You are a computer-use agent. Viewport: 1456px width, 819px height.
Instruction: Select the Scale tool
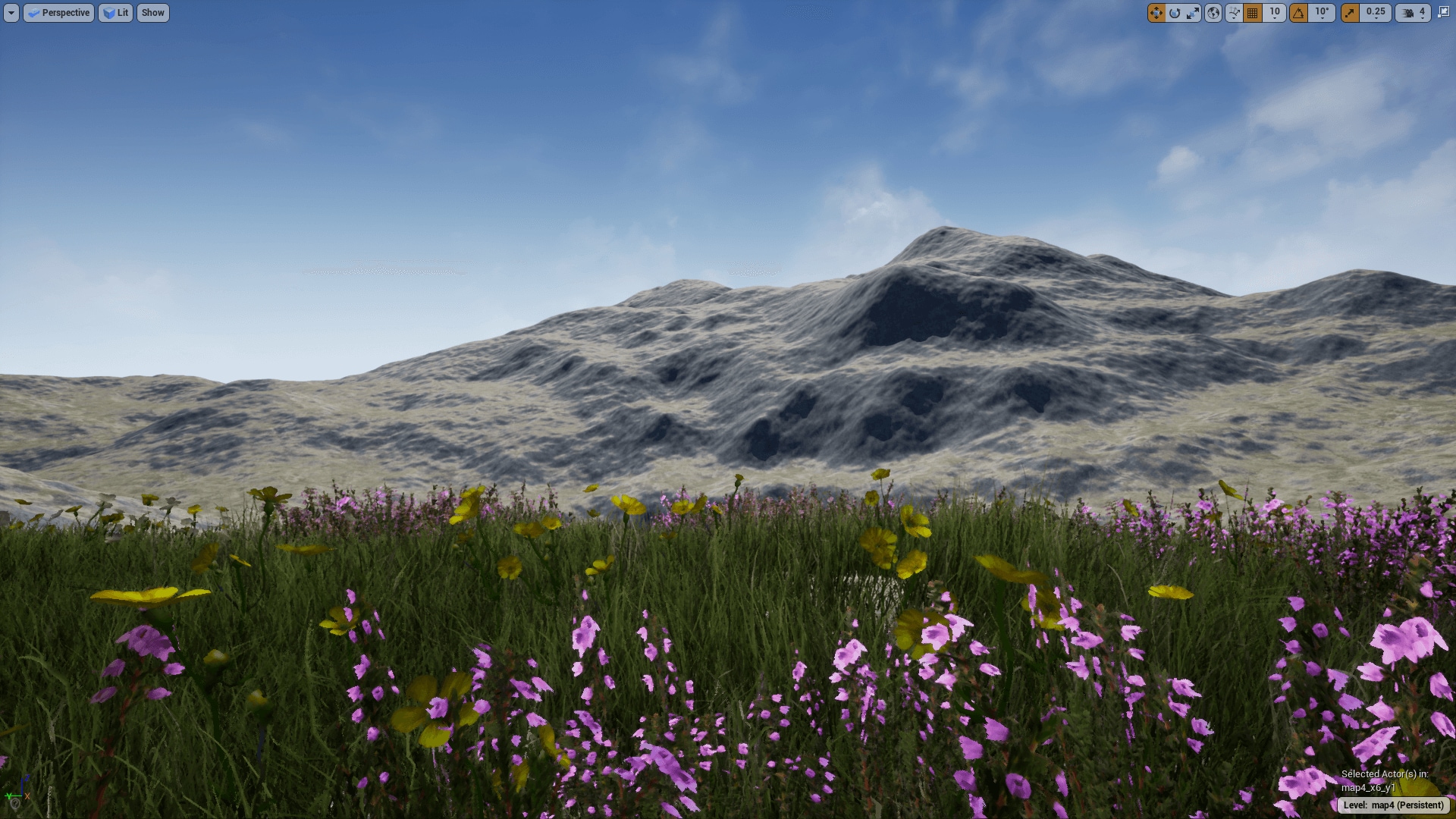[x=1194, y=12]
